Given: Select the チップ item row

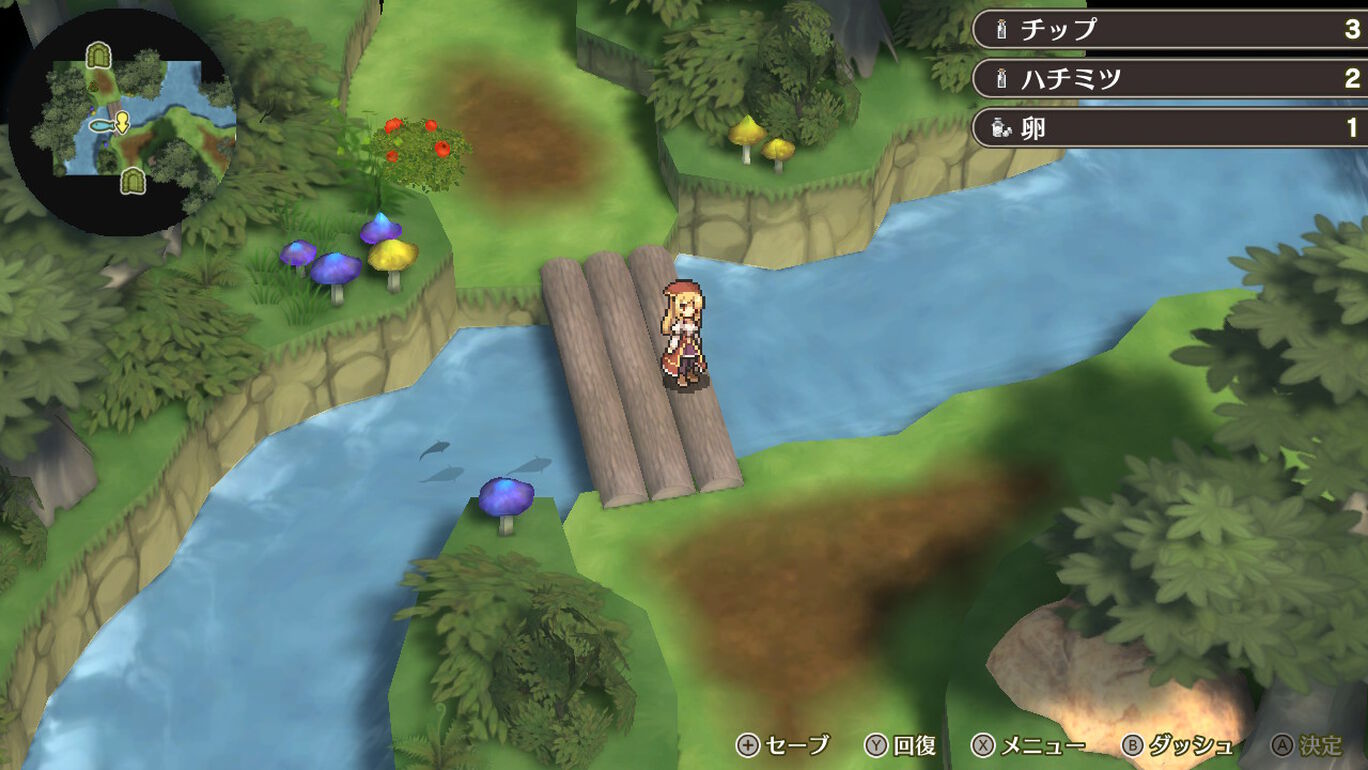Looking at the screenshot, I should 1170,29.
